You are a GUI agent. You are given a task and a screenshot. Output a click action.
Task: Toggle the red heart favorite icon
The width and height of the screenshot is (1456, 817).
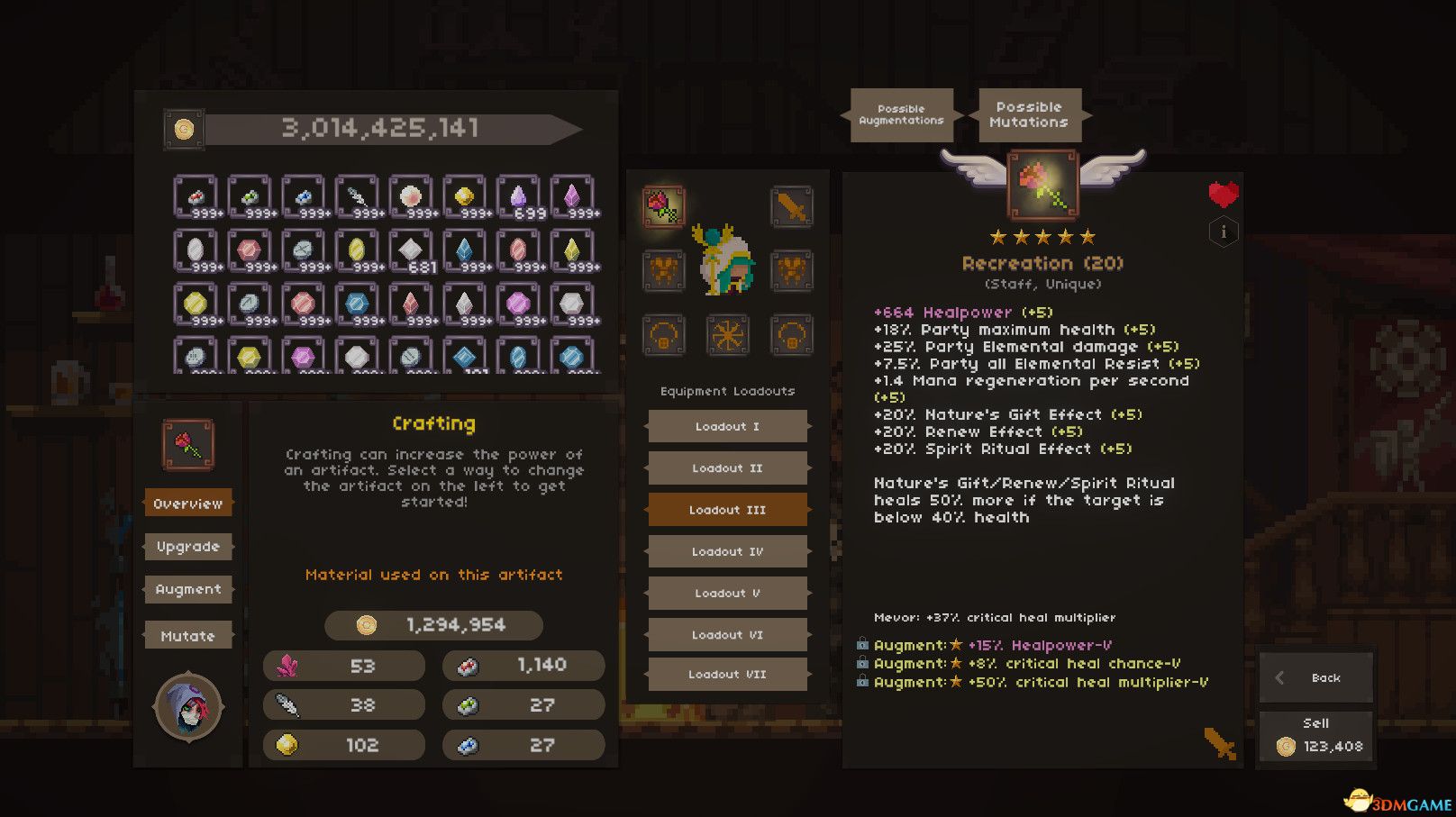1223,194
